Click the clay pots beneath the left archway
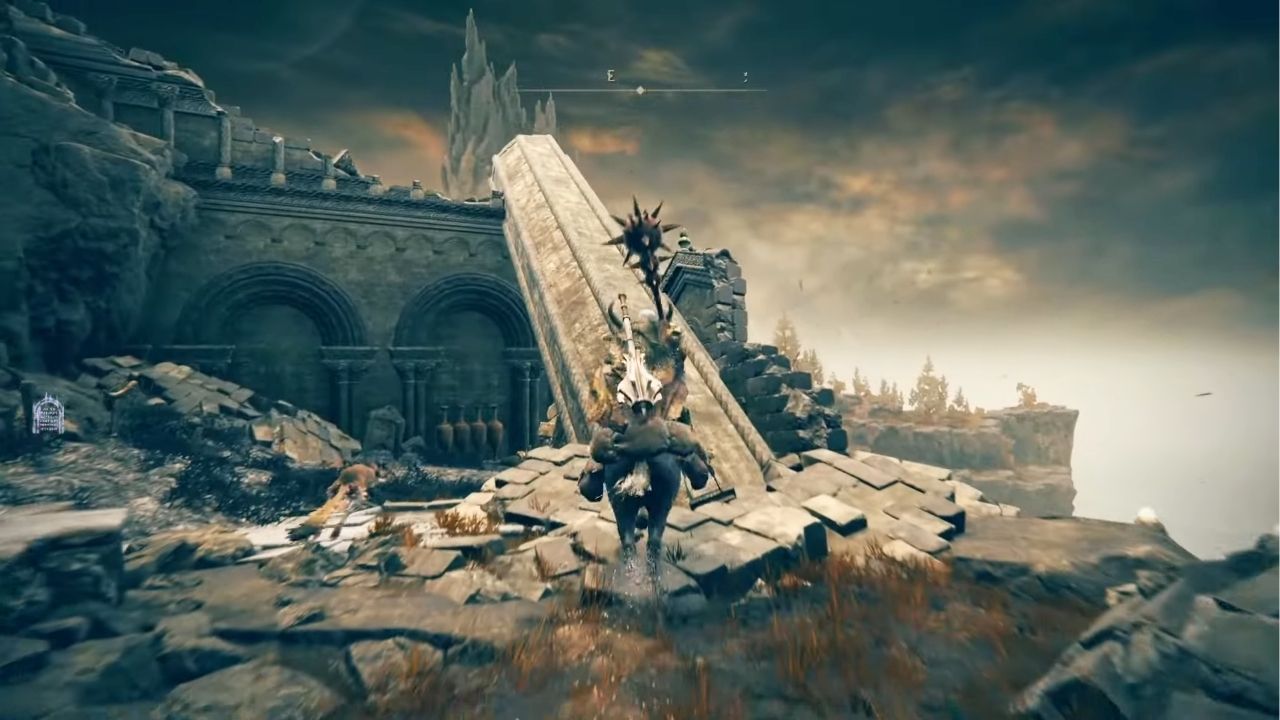This screenshot has height=720, width=1280. 470,428
